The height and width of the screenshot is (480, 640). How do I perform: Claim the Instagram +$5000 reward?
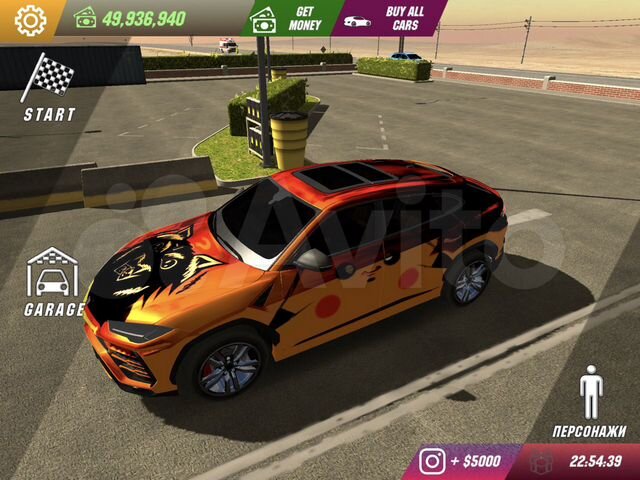pos(461,462)
